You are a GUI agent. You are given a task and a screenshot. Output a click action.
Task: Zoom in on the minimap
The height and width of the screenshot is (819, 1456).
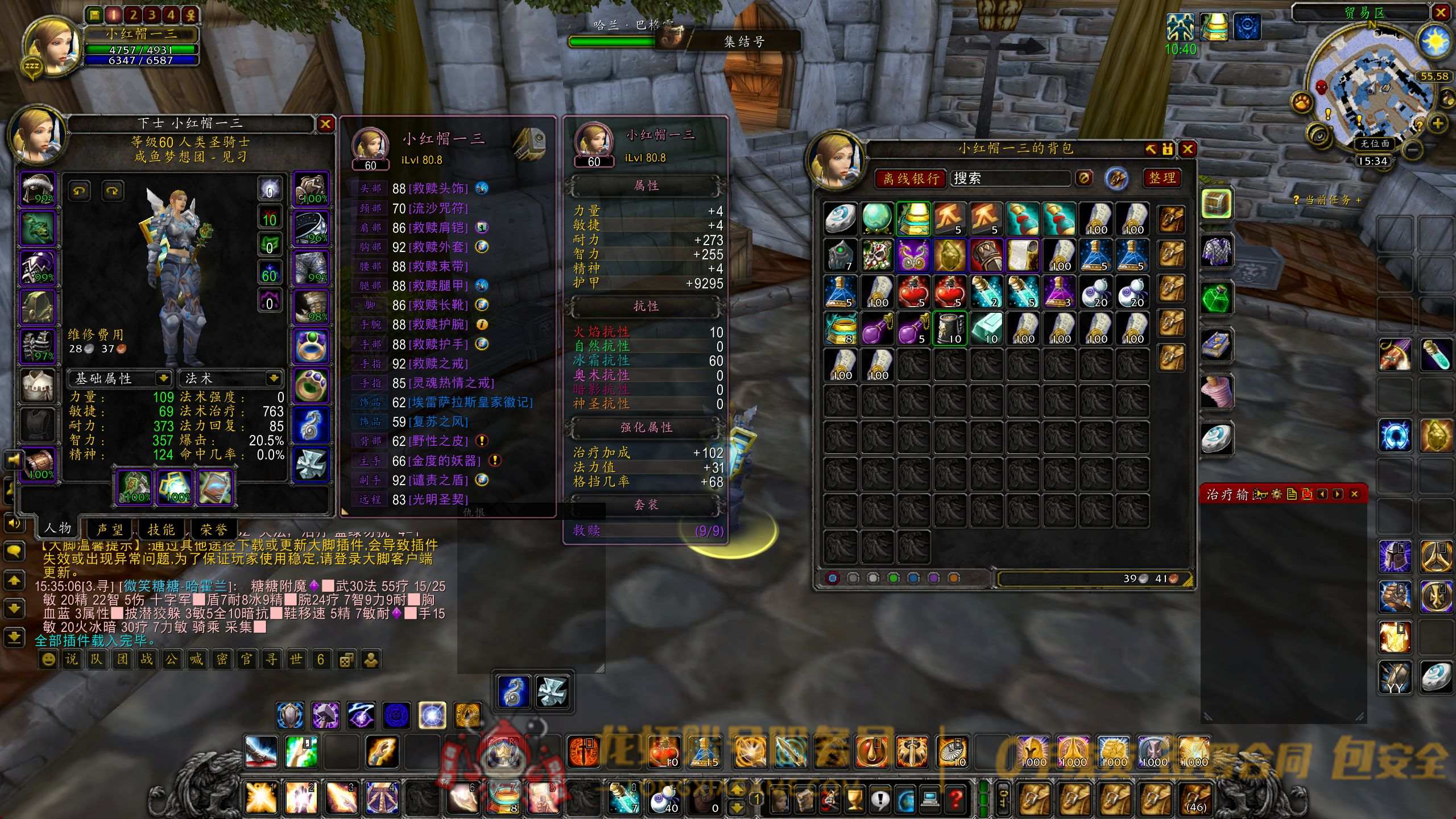pyautogui.click(x=1438, y=123)
